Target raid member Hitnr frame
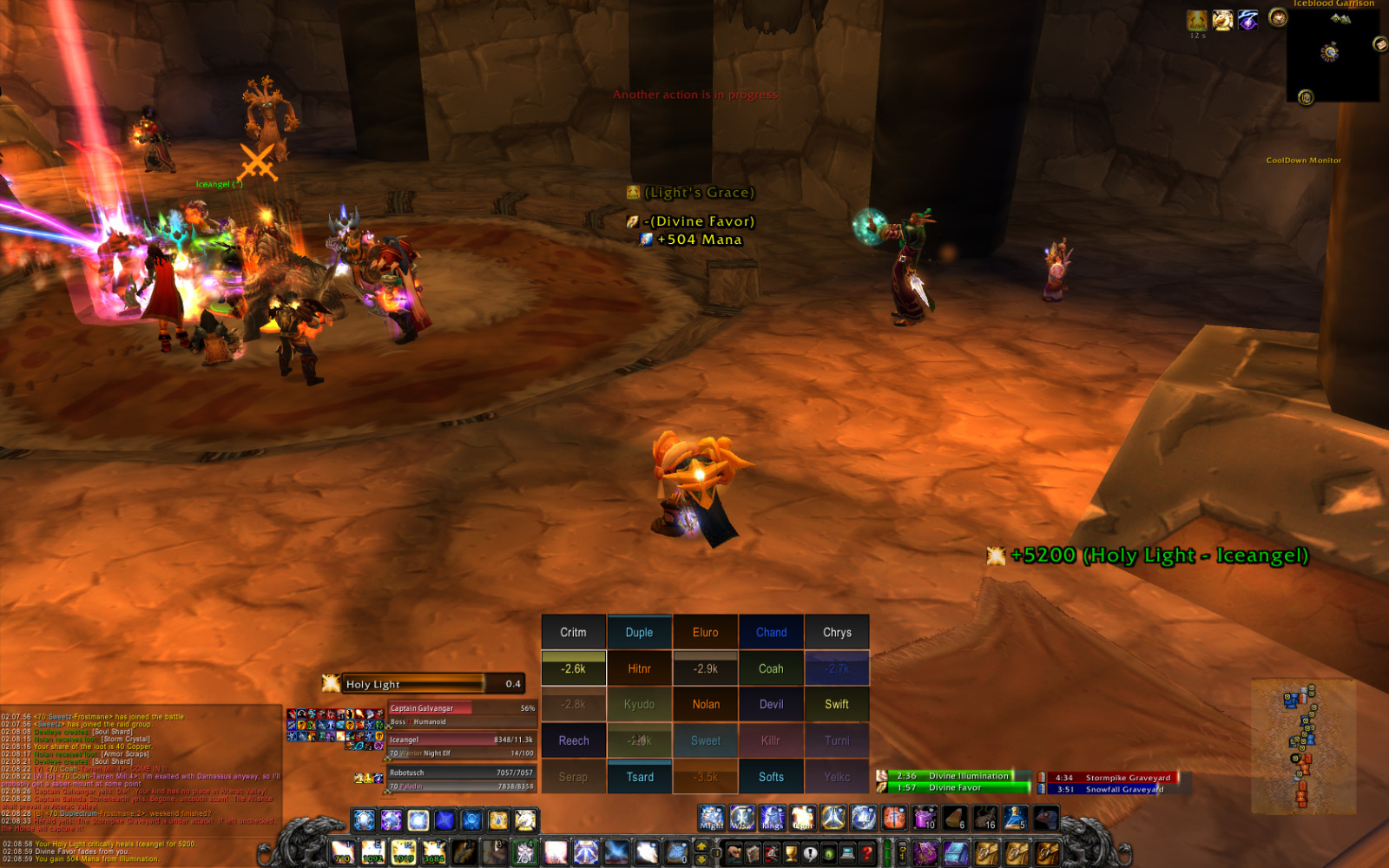Viewport: 1389px width, 868px height. coord(639,668)
